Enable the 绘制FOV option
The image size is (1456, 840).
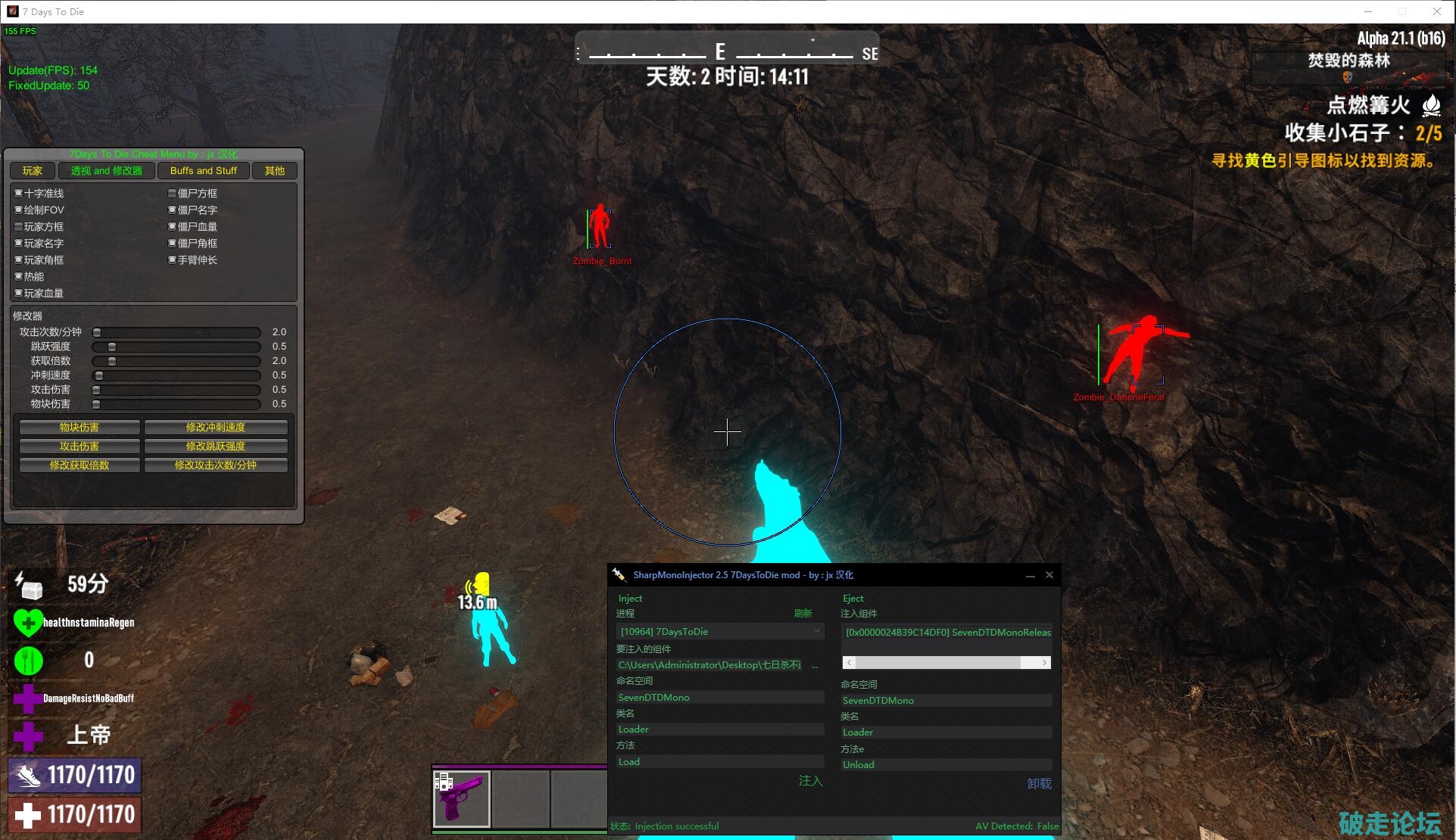19,210
